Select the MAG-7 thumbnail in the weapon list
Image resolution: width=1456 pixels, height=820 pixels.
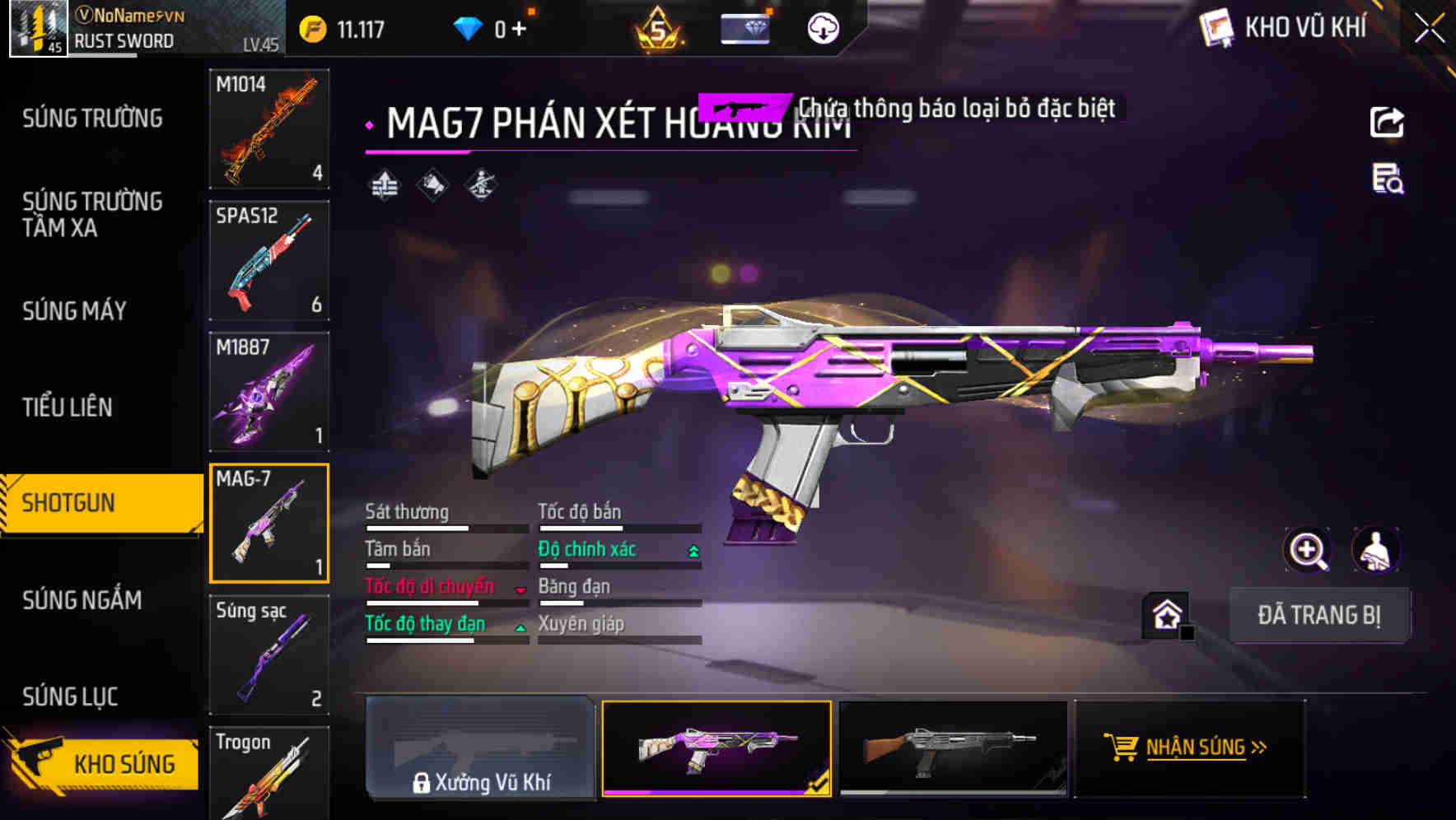268,523
